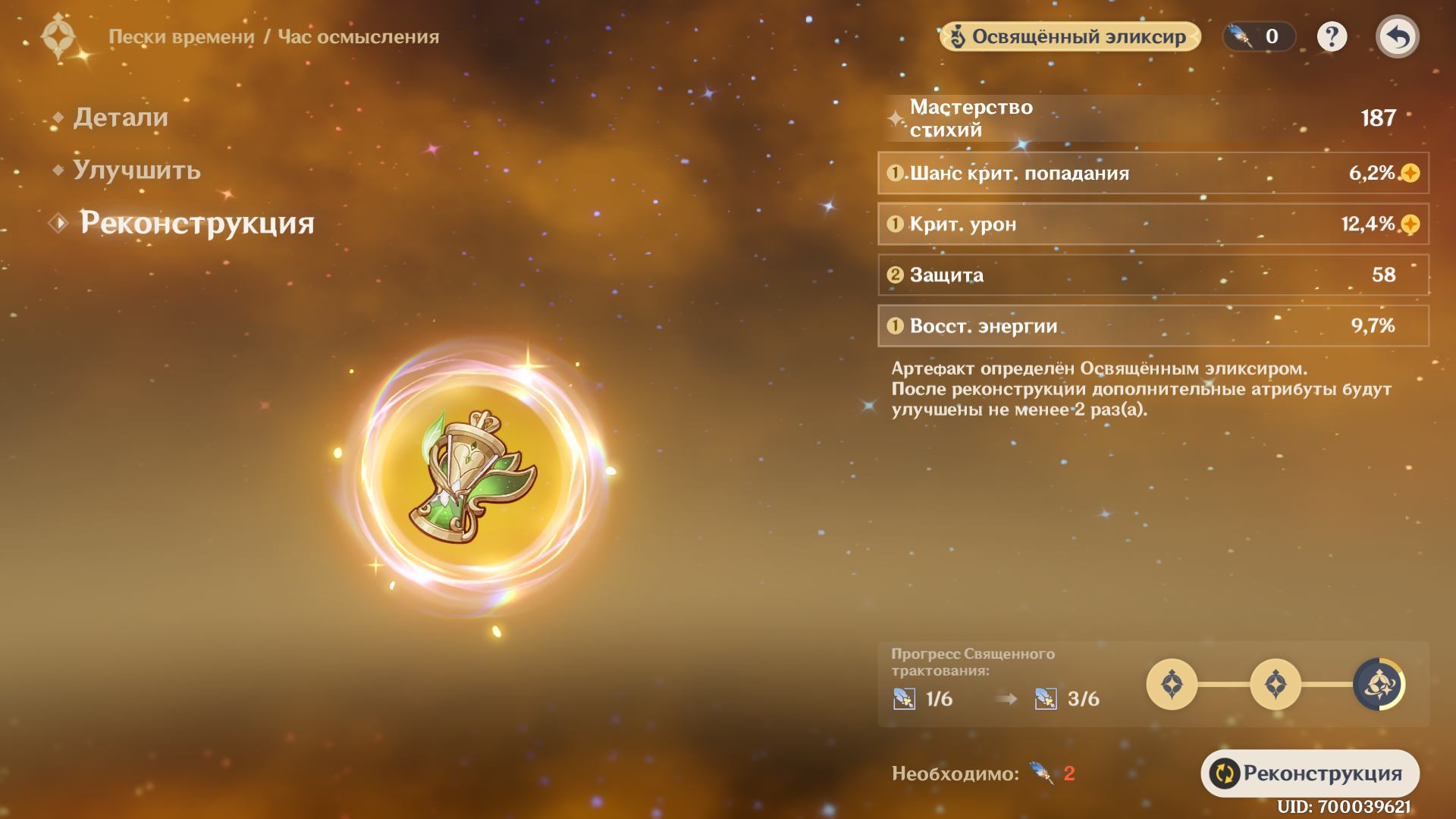The width and height of the screenshot is (1456, 819).
Task: Switch to the Улучшить tab
Action: coord(136,170)
